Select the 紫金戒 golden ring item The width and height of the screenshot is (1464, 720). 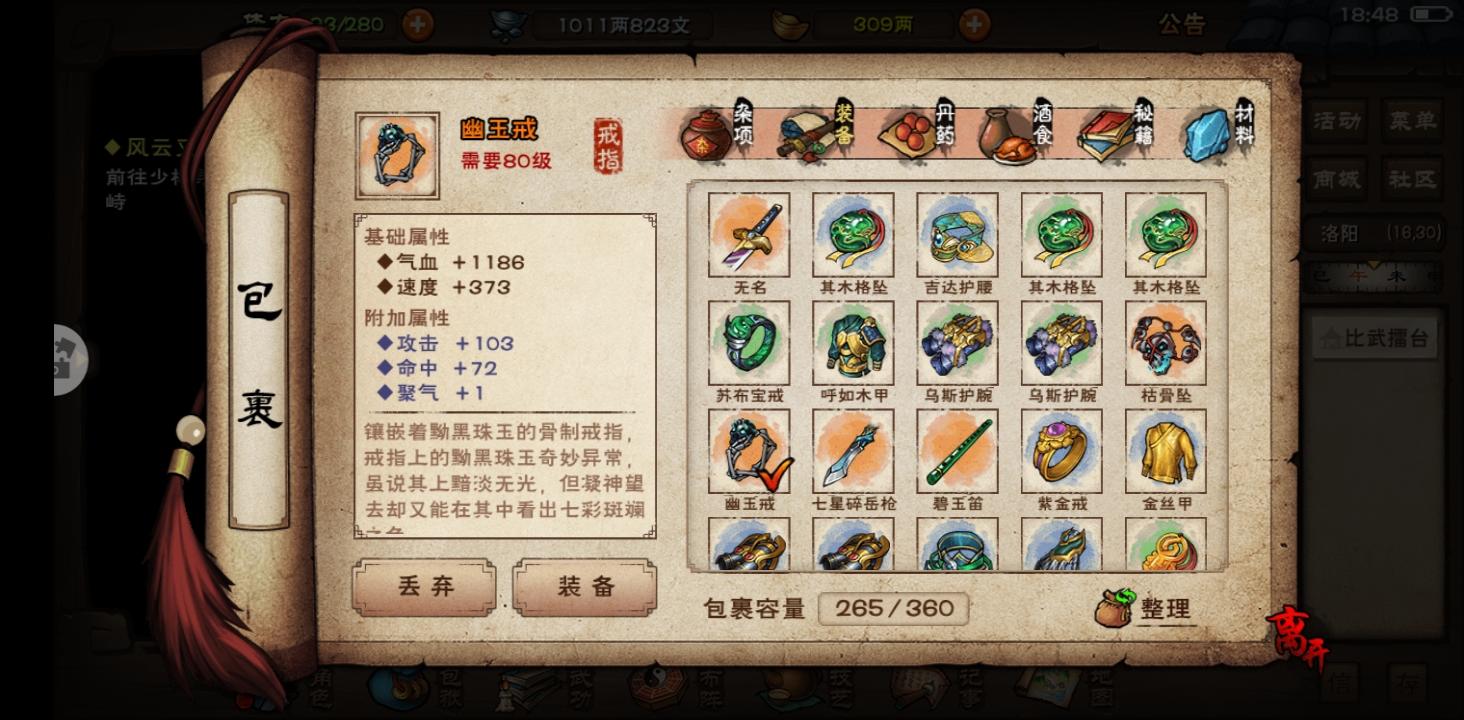[1061, 450]
